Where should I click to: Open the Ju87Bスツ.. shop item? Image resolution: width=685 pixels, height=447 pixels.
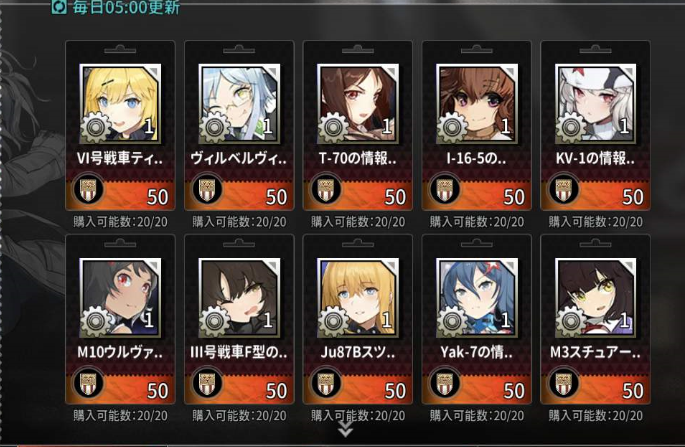tap(357, 318)
